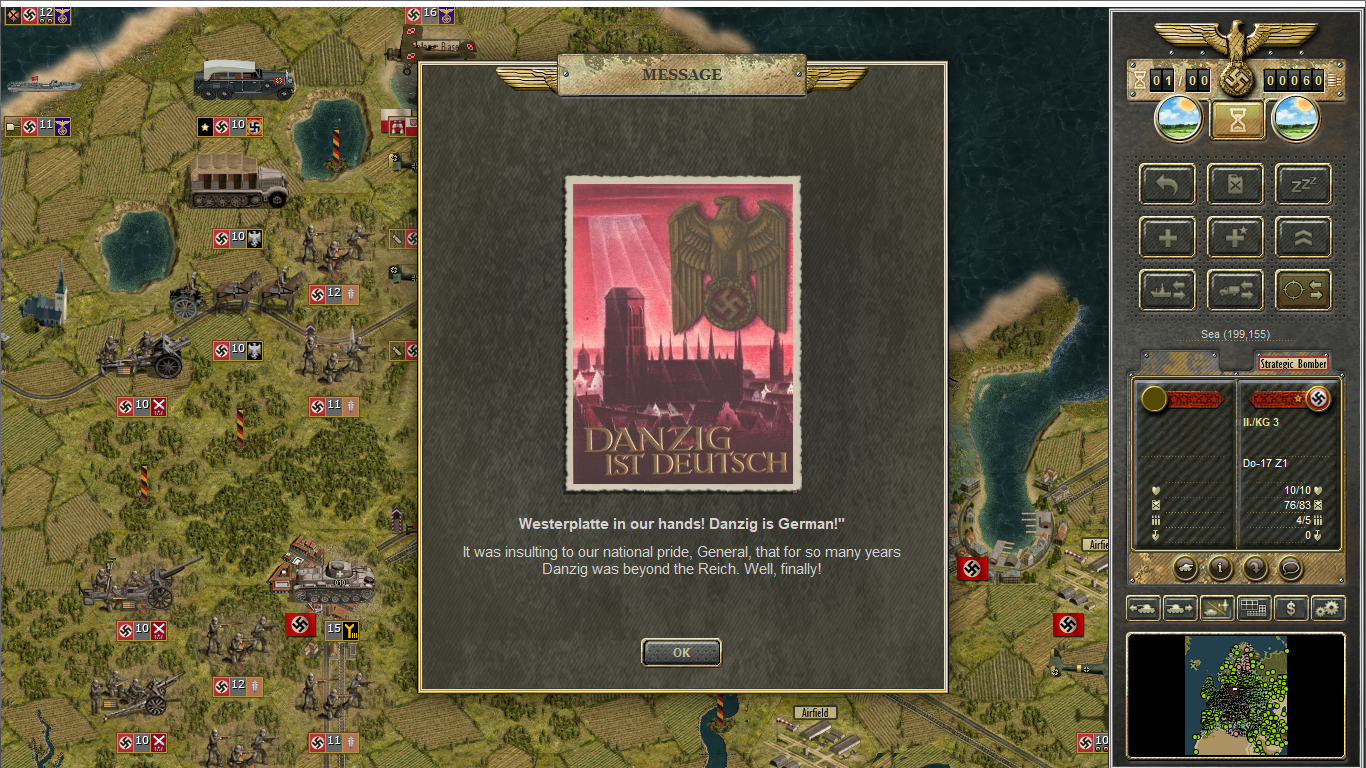Click the round tank icon button
The image size is (1366, 768).
1186,568
